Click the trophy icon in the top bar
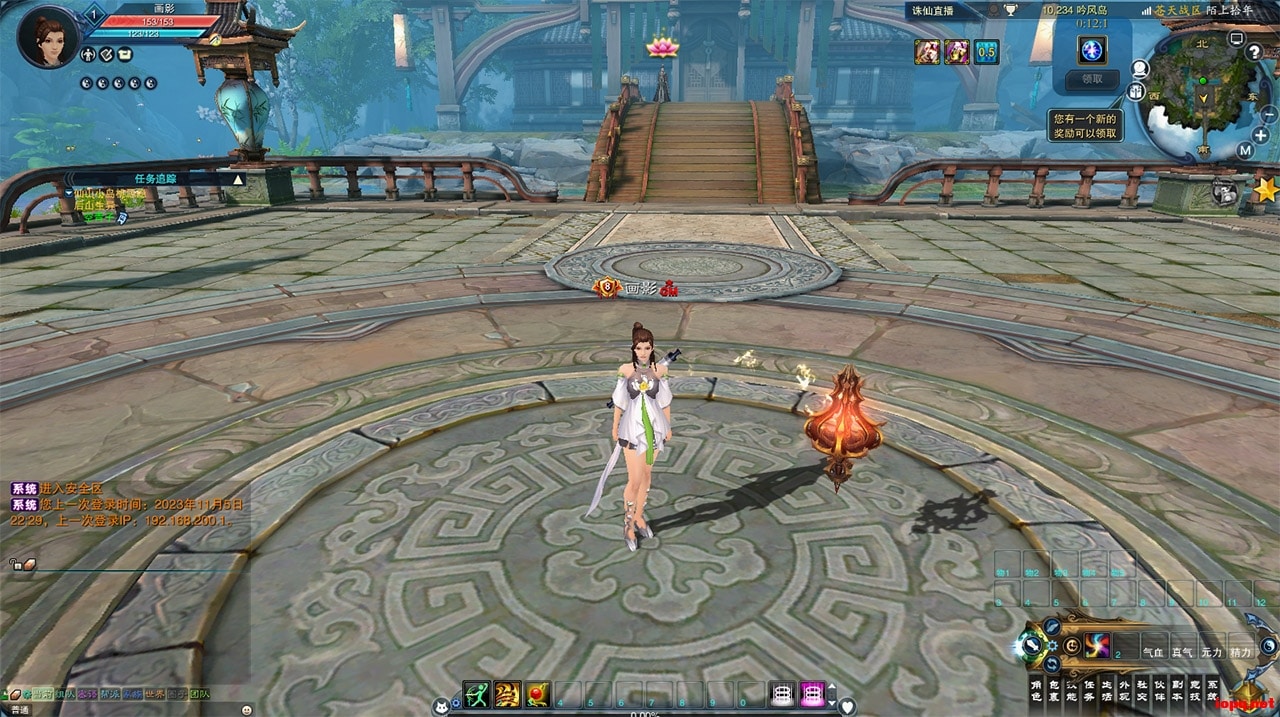The image size is (1280, 717). 1011,11
